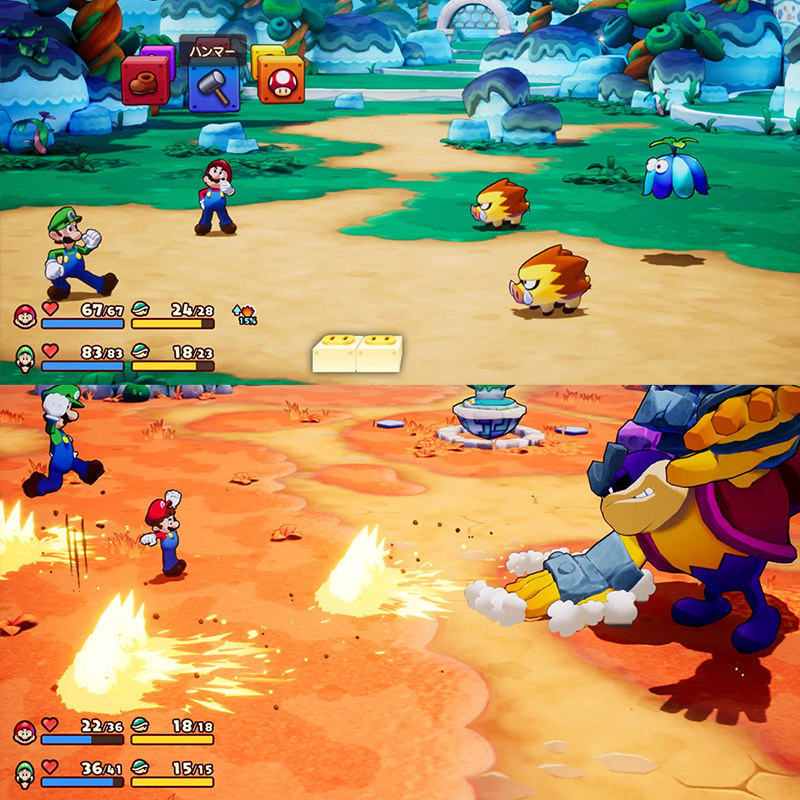Screen dimensions: 800x800
Task: Choose the red boot Jump command block
Action: (x=145, y=82)
